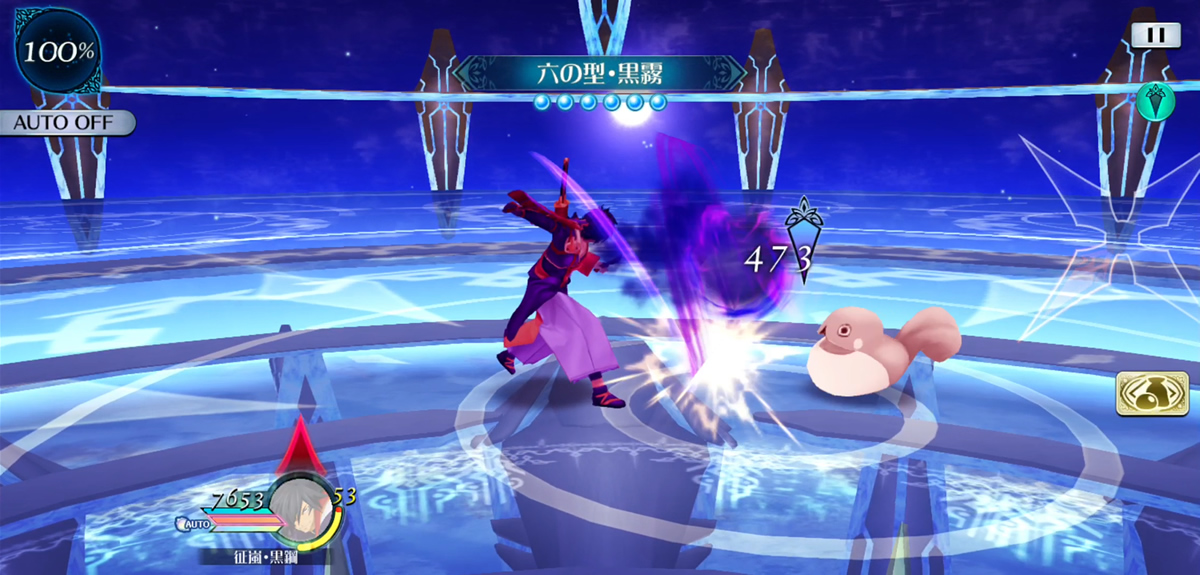Tap the green crystal icon below pause
The height and width of the screenshot is (575, 1200).
1153,101
